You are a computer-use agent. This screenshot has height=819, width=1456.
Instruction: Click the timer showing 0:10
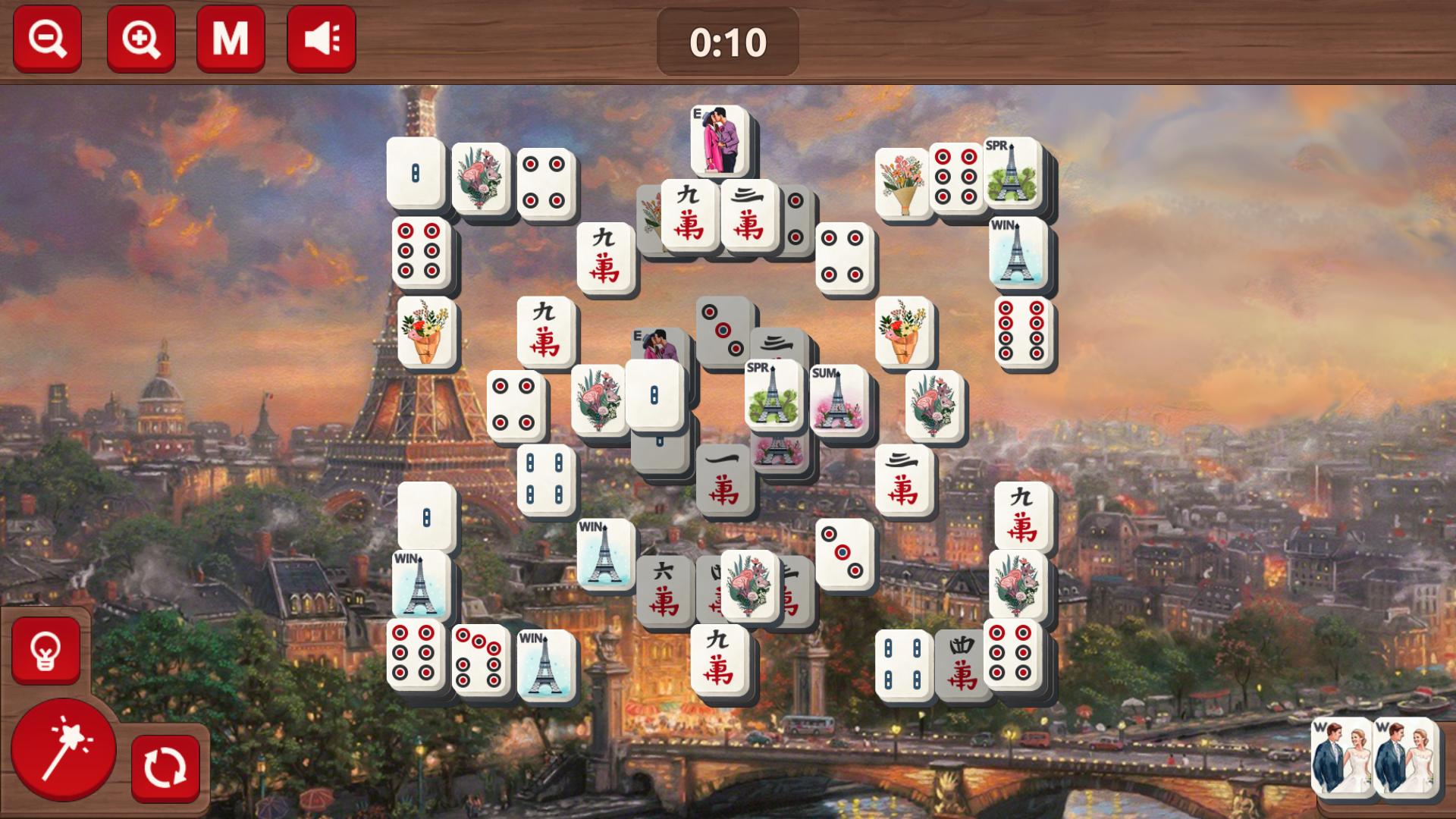pyautogui.click(x=728, y=43)
